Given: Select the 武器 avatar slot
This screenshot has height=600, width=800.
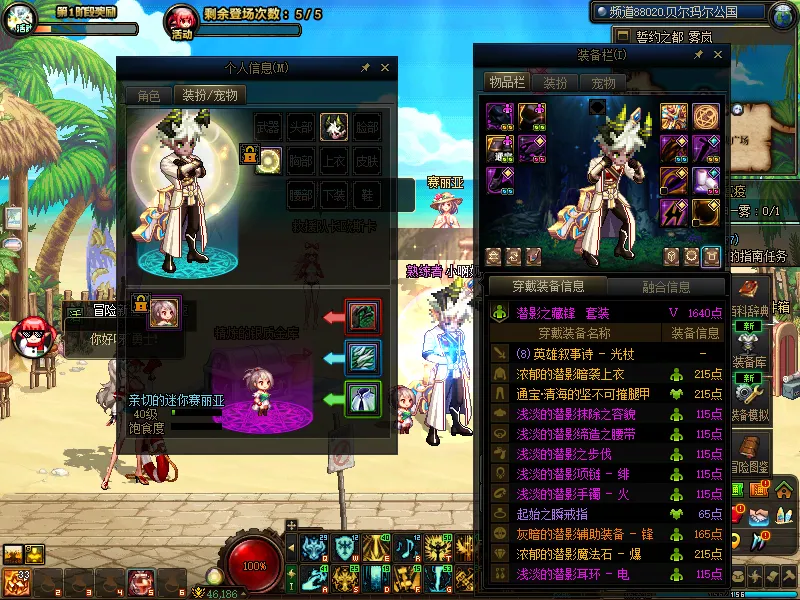Looking at the screenshot, I should click(268, 127).
